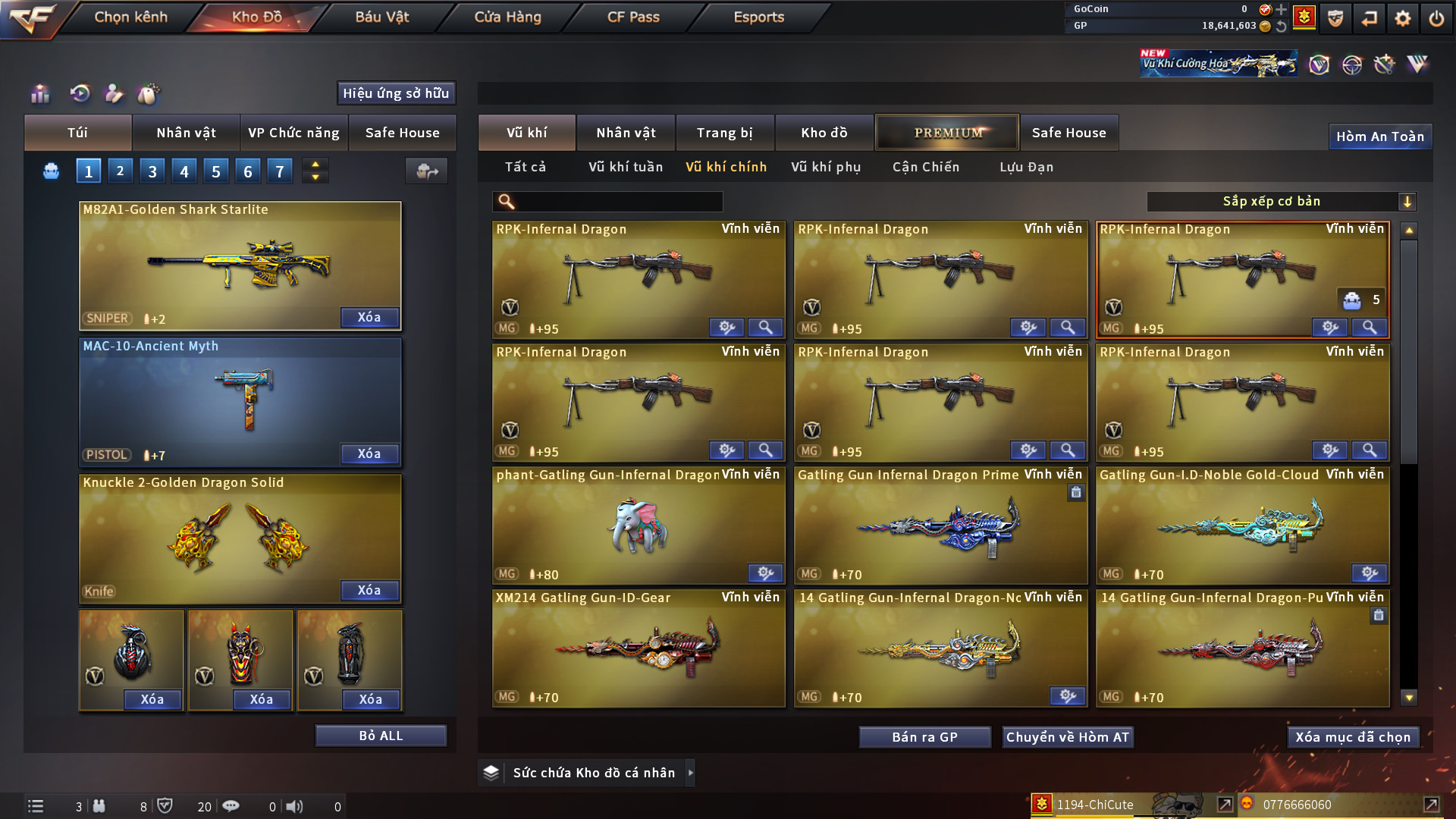Click Xóa mục đã chọn button

pyautogui.click(x=1353, y=737)
